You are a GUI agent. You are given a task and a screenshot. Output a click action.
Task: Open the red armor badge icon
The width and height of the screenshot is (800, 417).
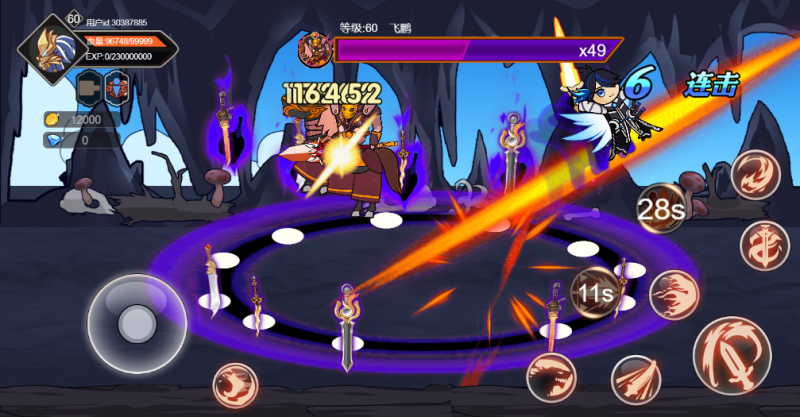(x=118, y=87)
